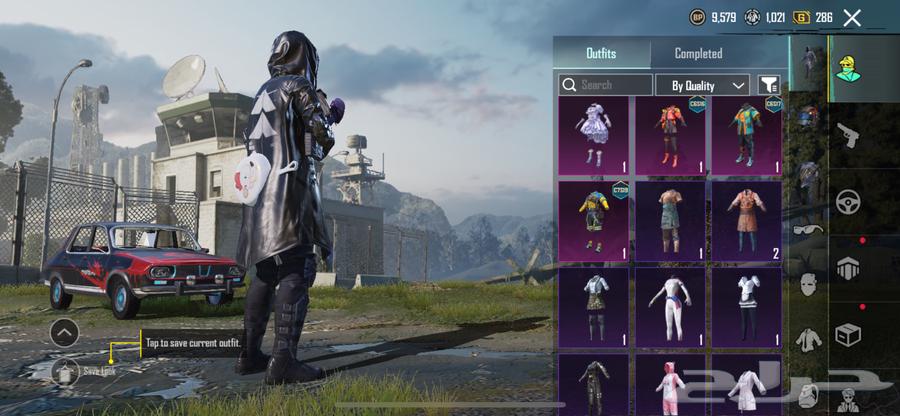The width and height of the screenshot is (900, 416).
Task: Open the UC currency balance
Action: coord(765,17)
